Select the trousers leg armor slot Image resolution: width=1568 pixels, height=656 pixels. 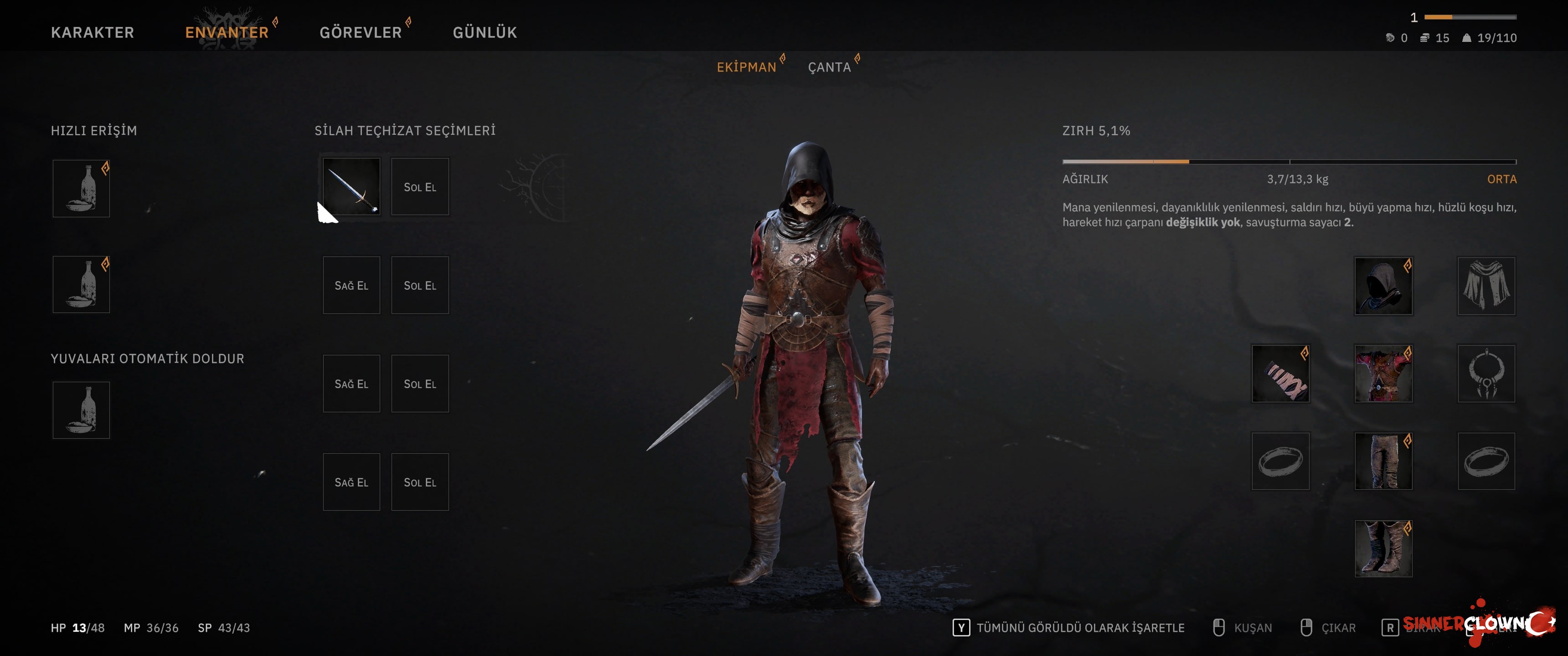pyautogui.click(x=1383, y=461)
